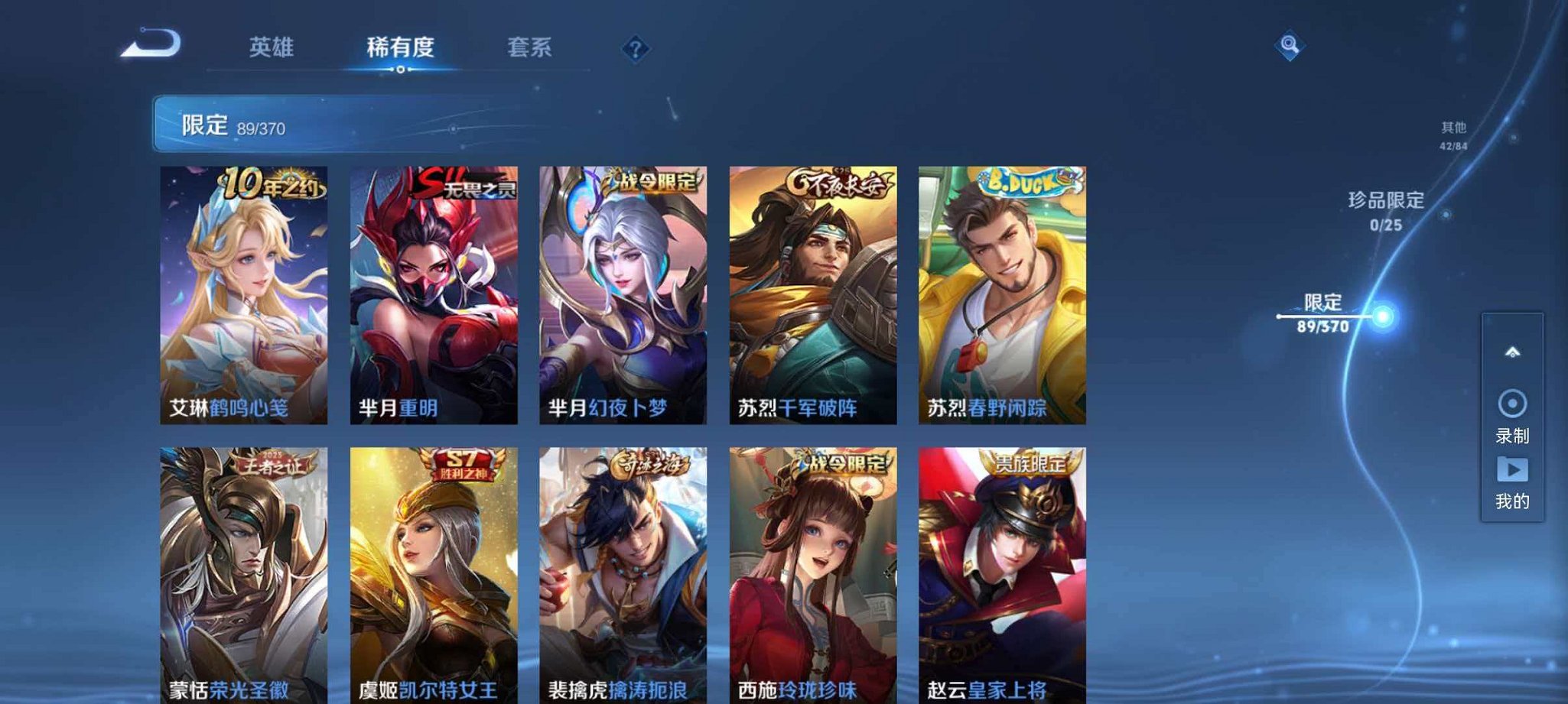Open the help question mark icon

[x=635, y=48]
